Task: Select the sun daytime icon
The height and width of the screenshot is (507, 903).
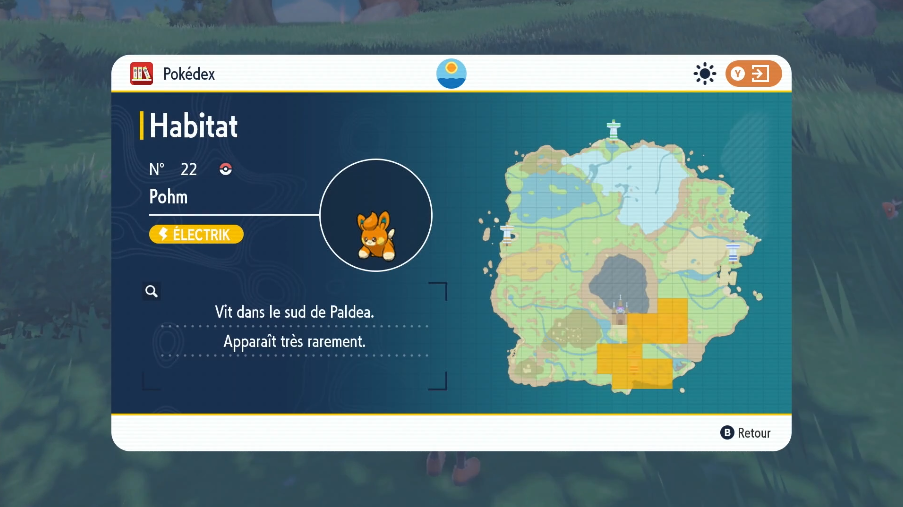Action: click(705, 73)
